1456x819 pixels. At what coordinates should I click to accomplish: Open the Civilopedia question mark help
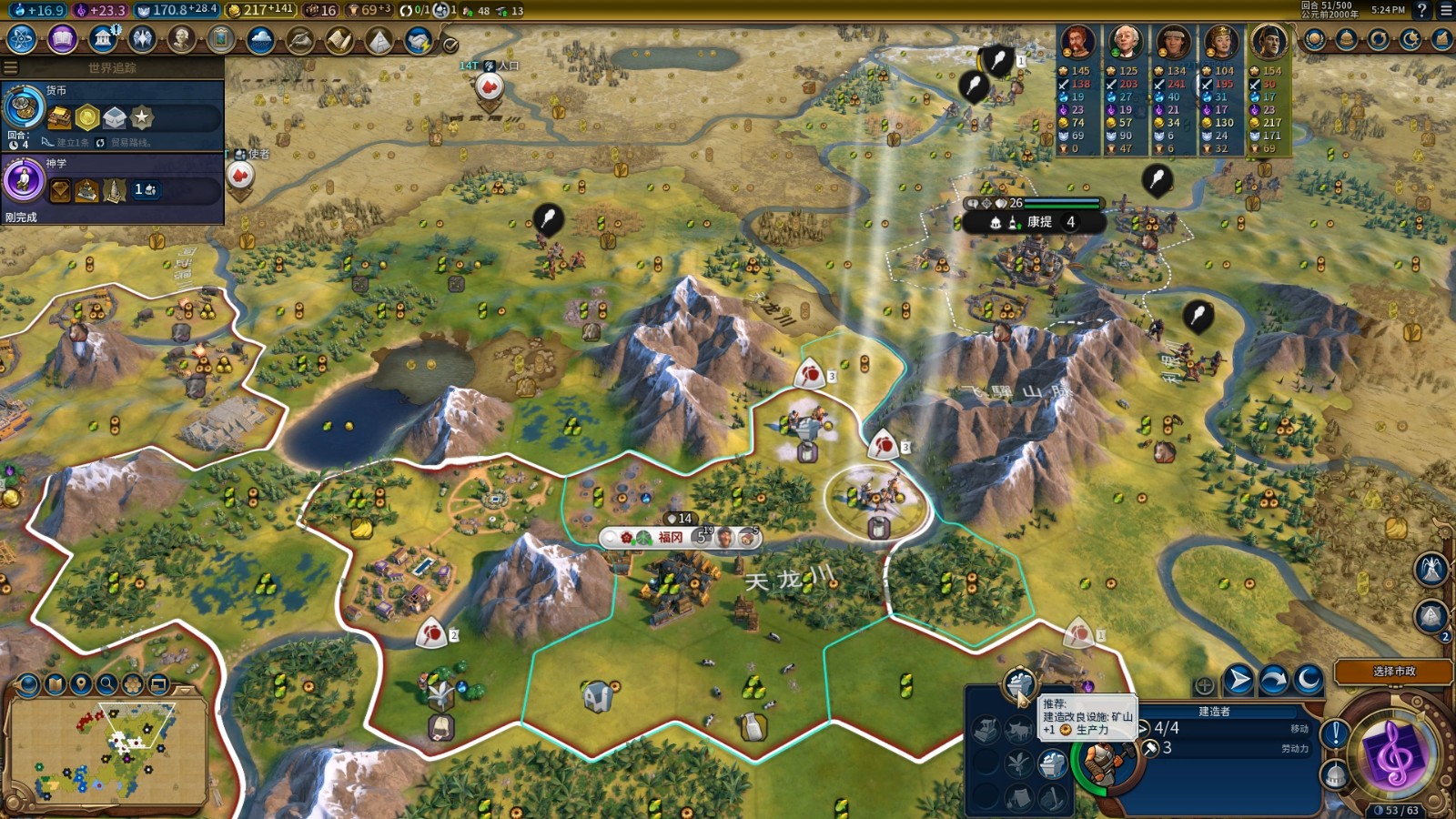[1422, 10]
